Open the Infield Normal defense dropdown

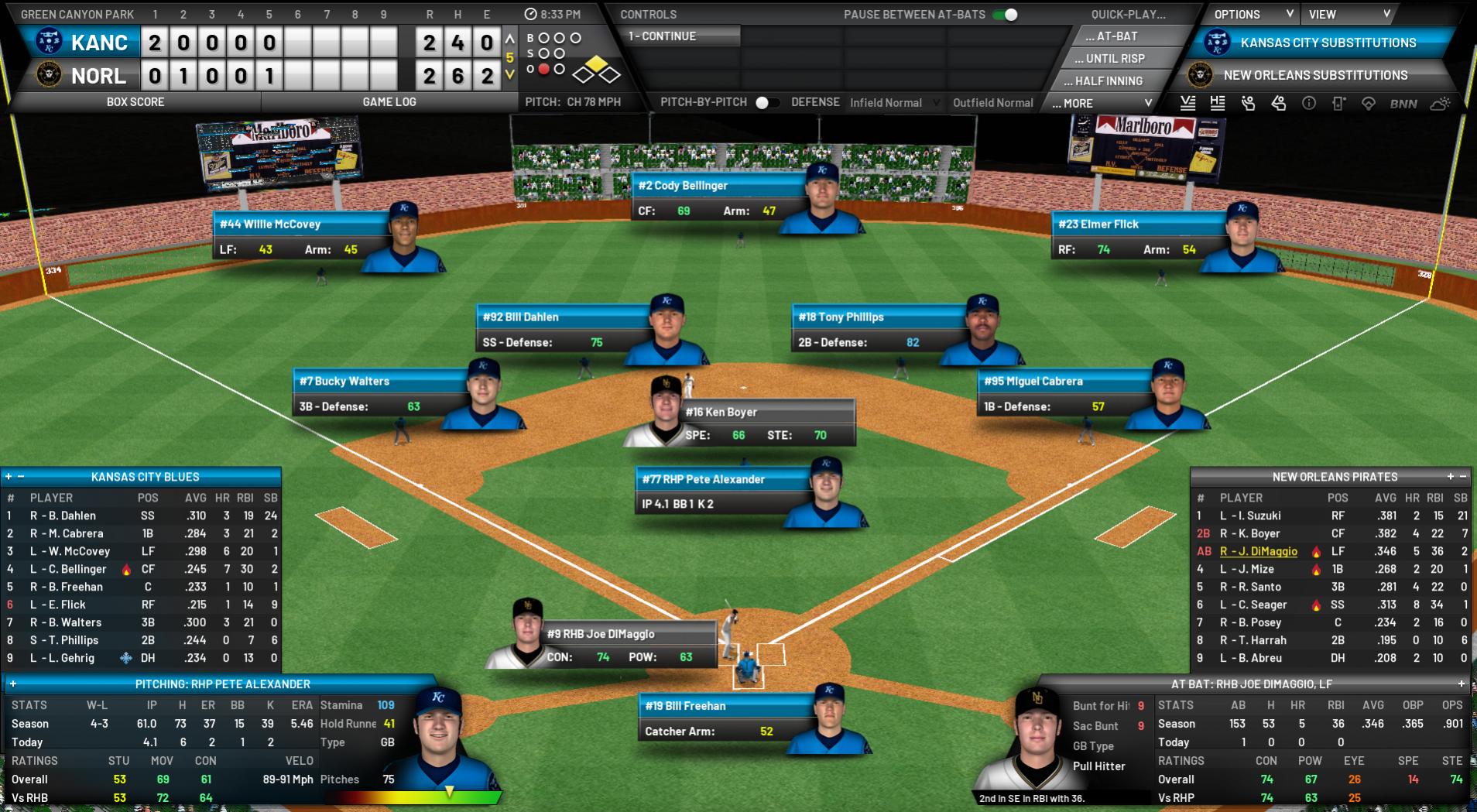pyautogui.click(x=895, y=102)
